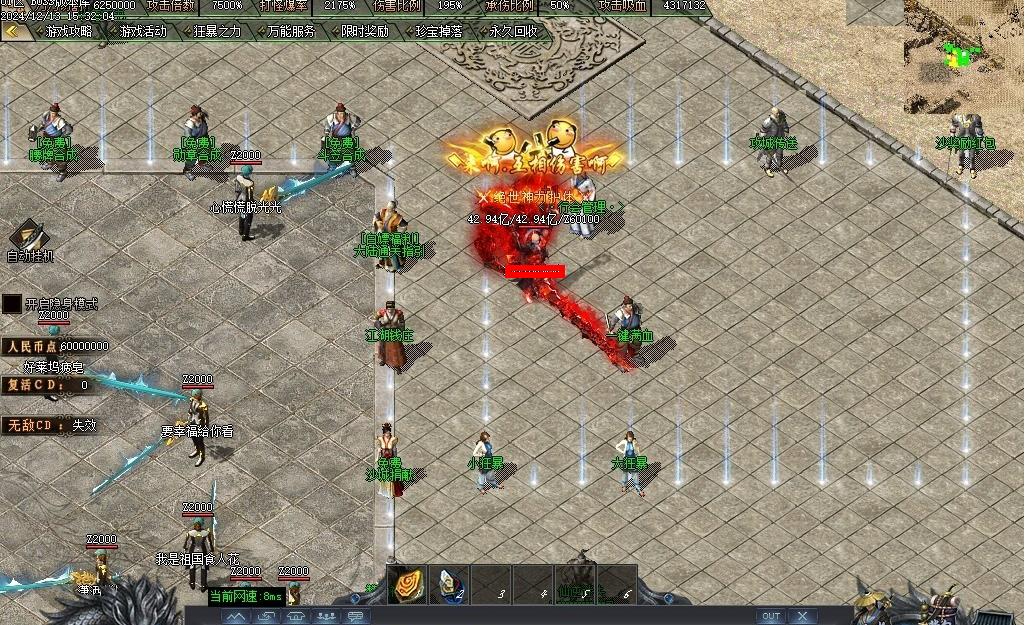Toggle the 开启隐身模式 stealth checkbox
The width and height of the screenshot is (1030, 625).
(x=12, y=303)
